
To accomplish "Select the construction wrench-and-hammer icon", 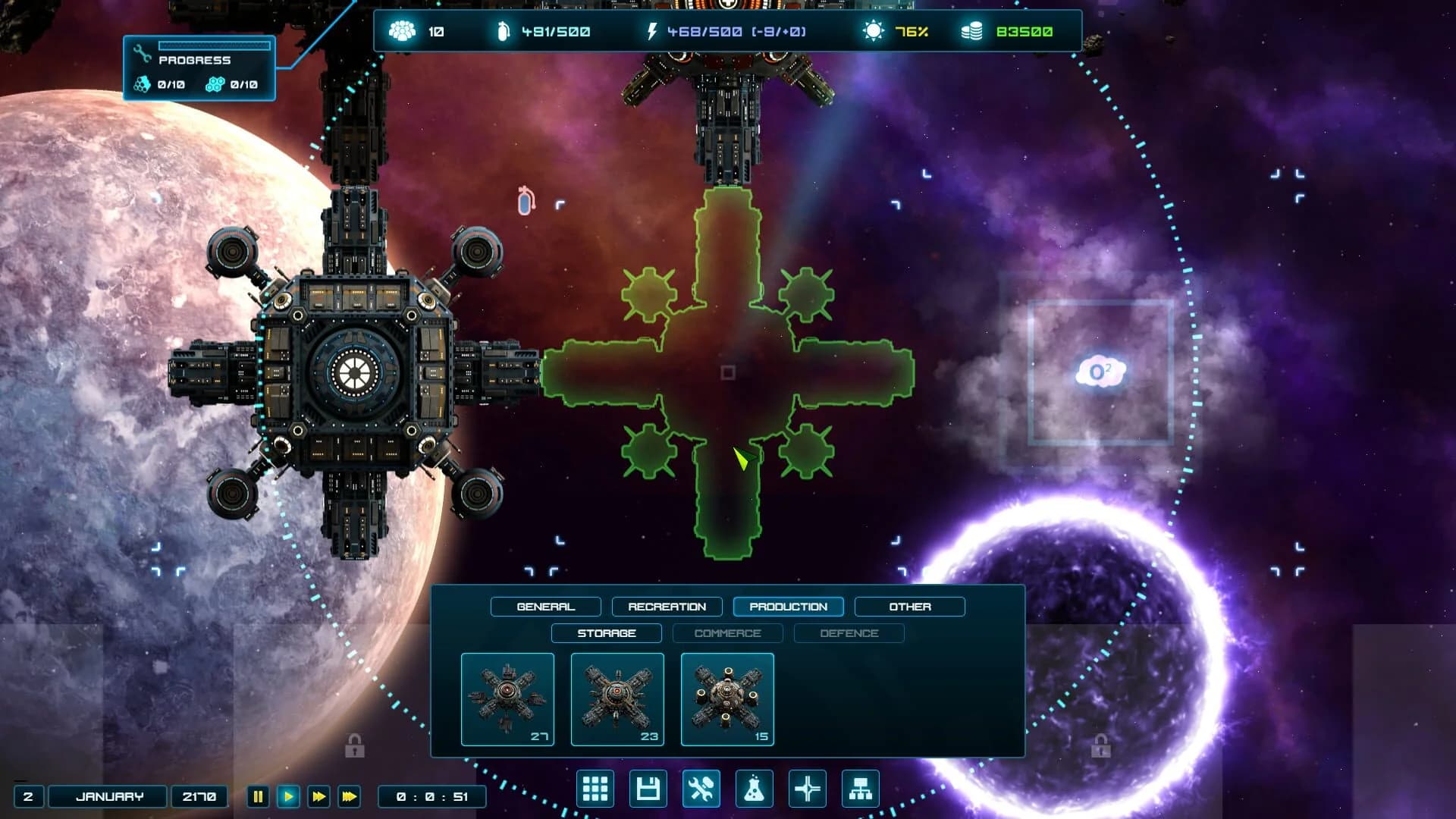I will click(701, 789).
